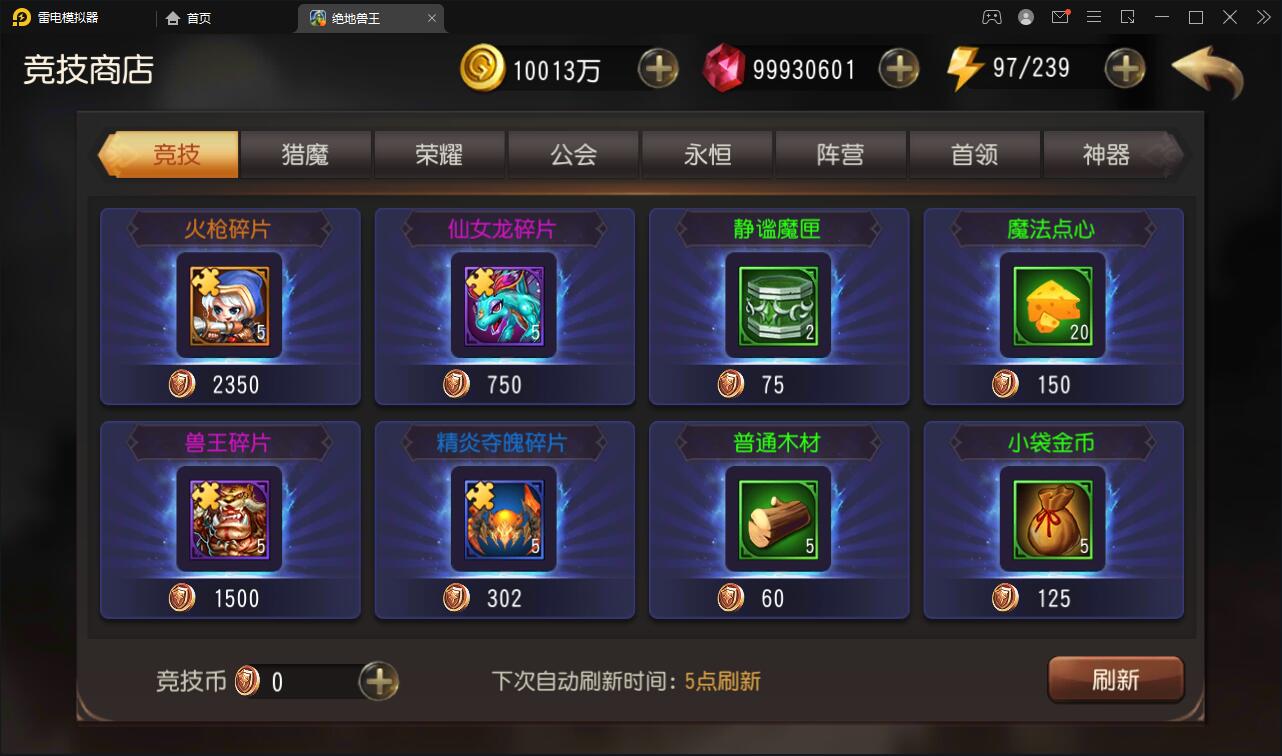Screen dimensions: 1282x756
Task: Select the 普通木材 wood item
Action: (x=779, y=519)
